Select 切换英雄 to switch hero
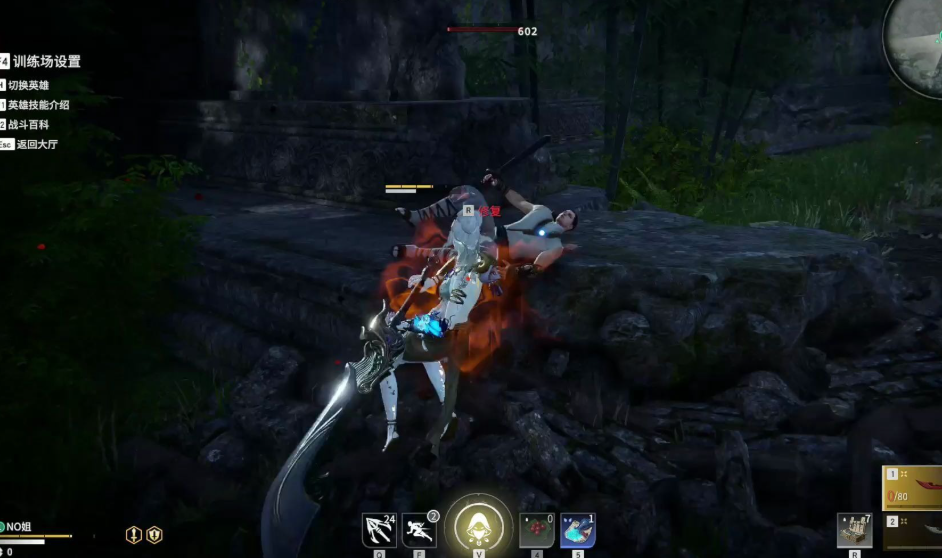Image resolution: width=942 pixels, height=558 pixels. [28, 85]
